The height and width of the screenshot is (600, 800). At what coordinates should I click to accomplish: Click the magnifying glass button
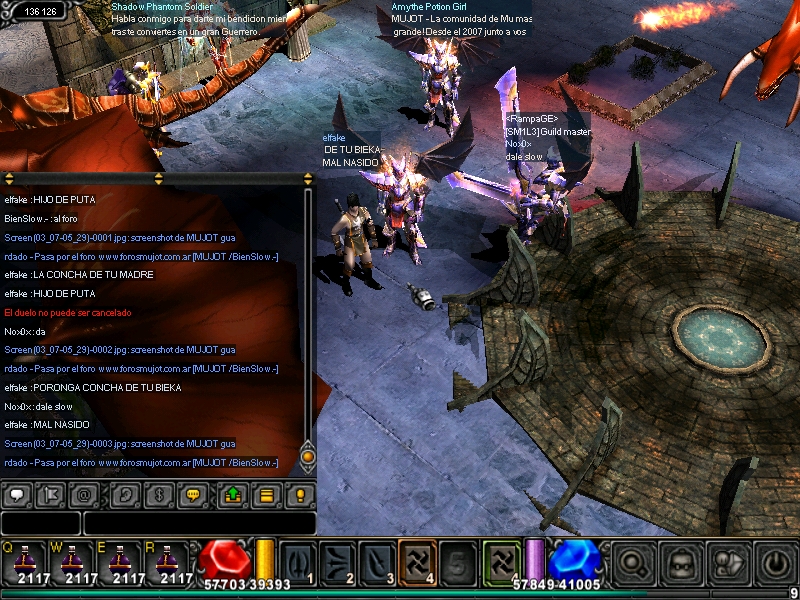tap(633, 562)
